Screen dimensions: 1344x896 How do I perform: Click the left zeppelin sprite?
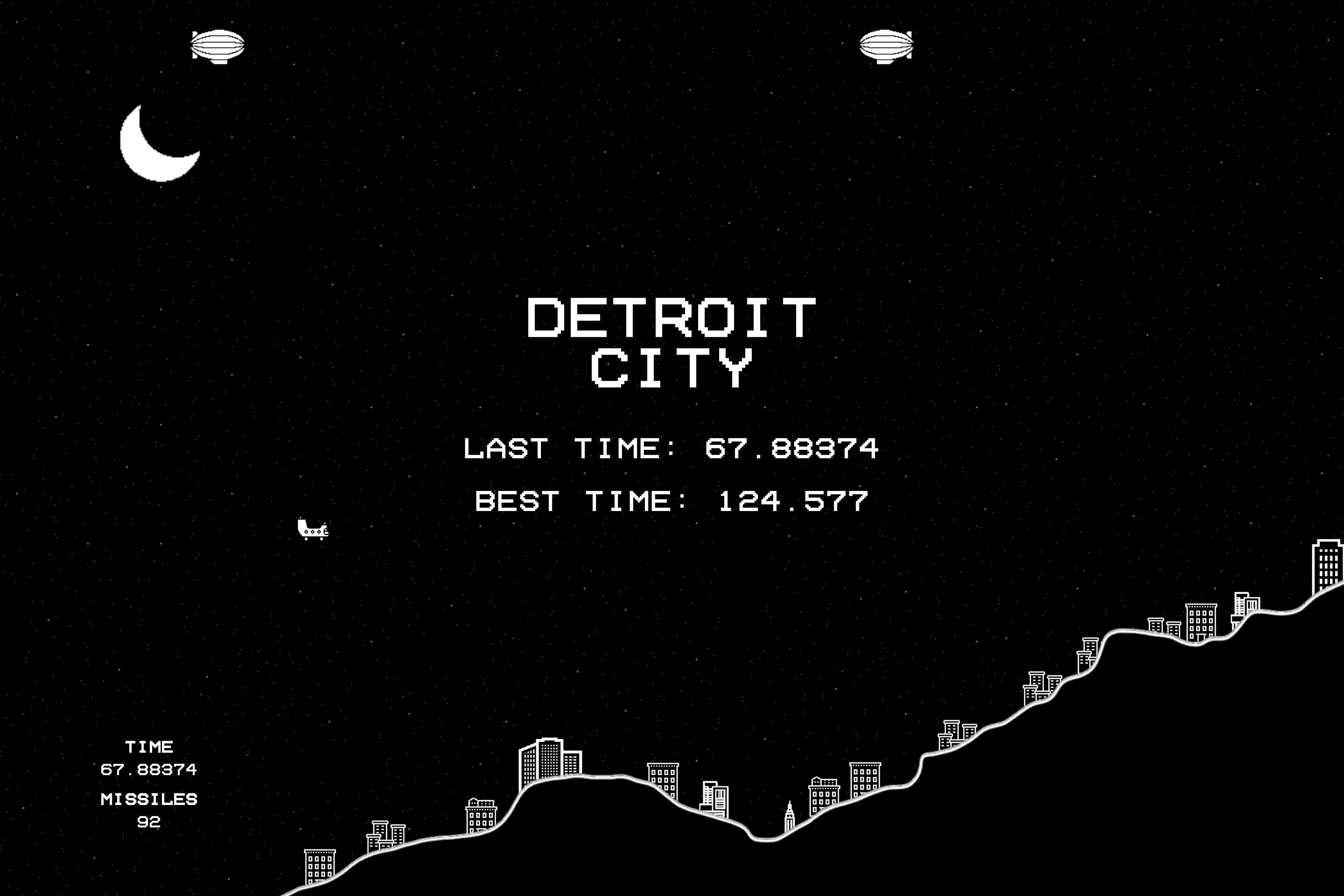pos(219,46)
